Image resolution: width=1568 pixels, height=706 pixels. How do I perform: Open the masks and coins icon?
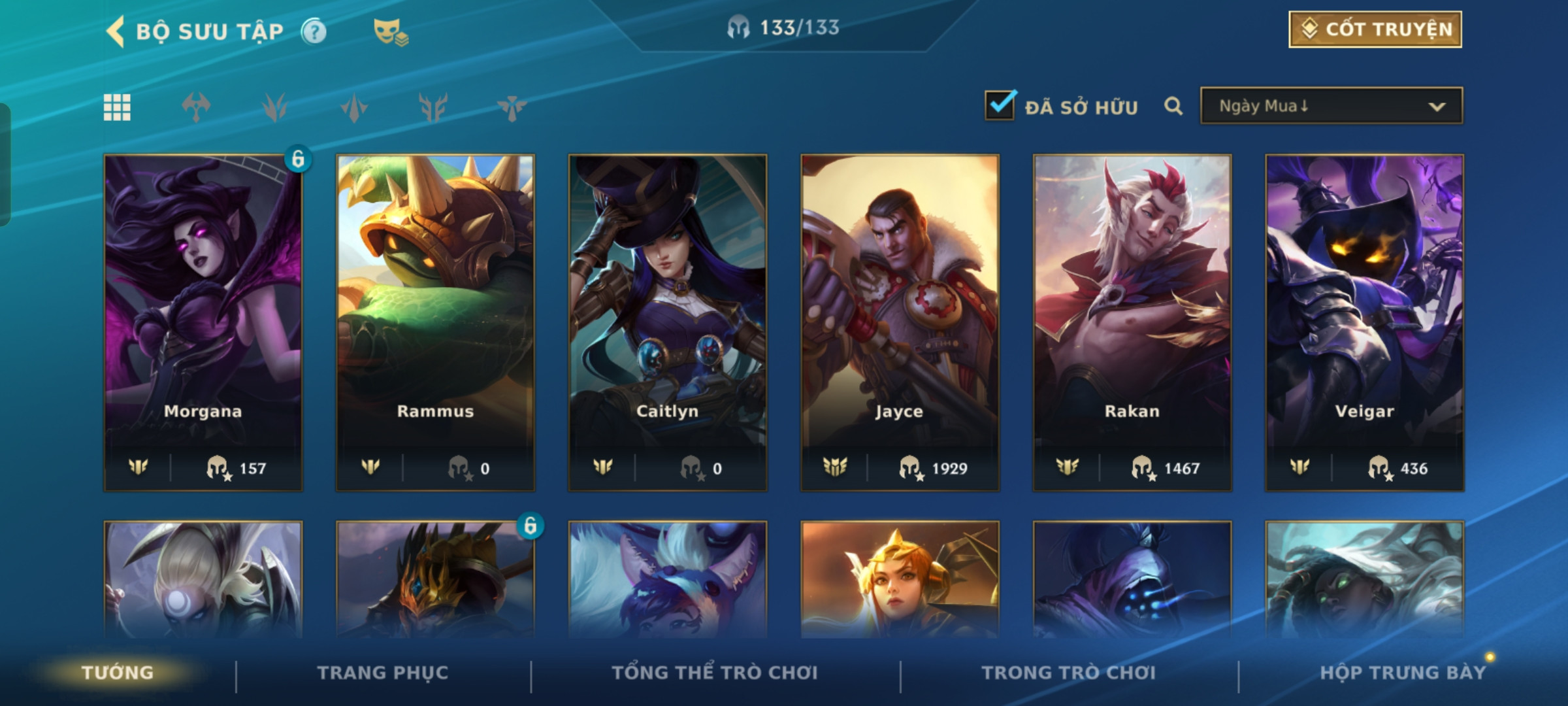390,31
